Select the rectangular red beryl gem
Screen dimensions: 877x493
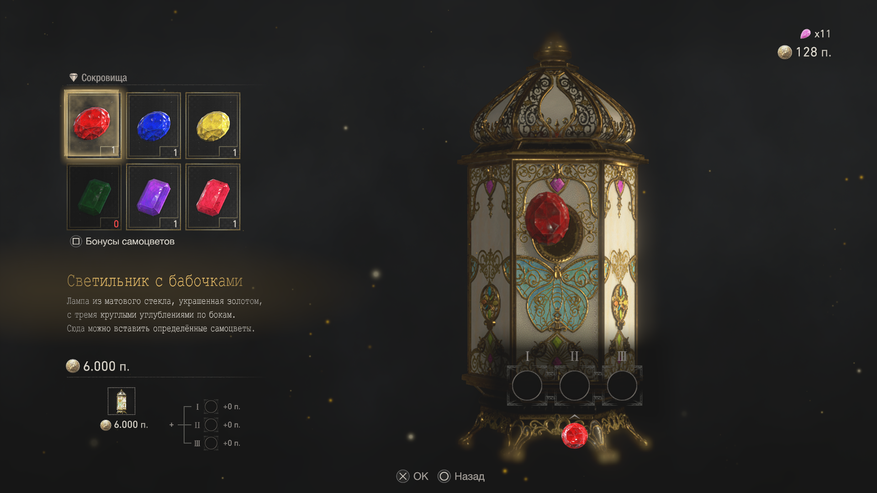(x=212, y=196)
